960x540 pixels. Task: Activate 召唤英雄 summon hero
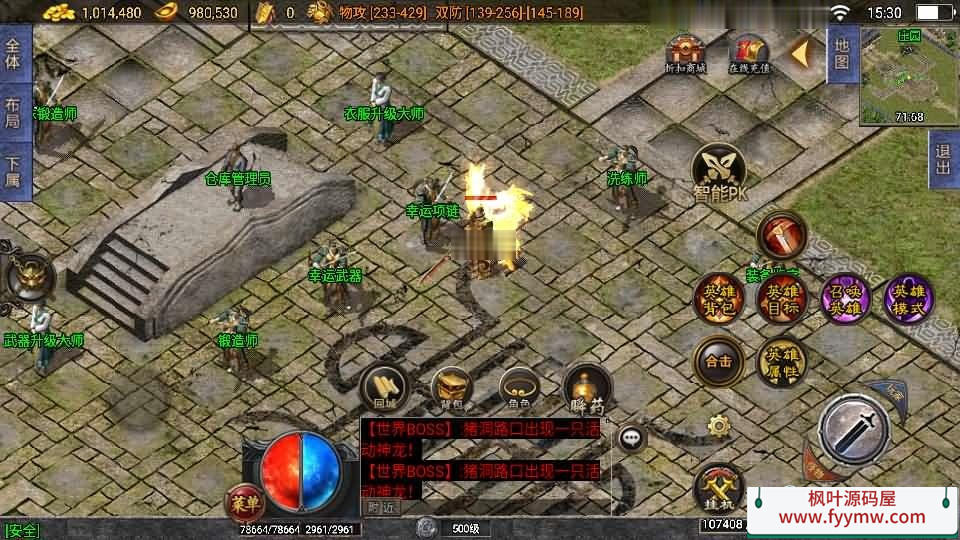(845, 298)
